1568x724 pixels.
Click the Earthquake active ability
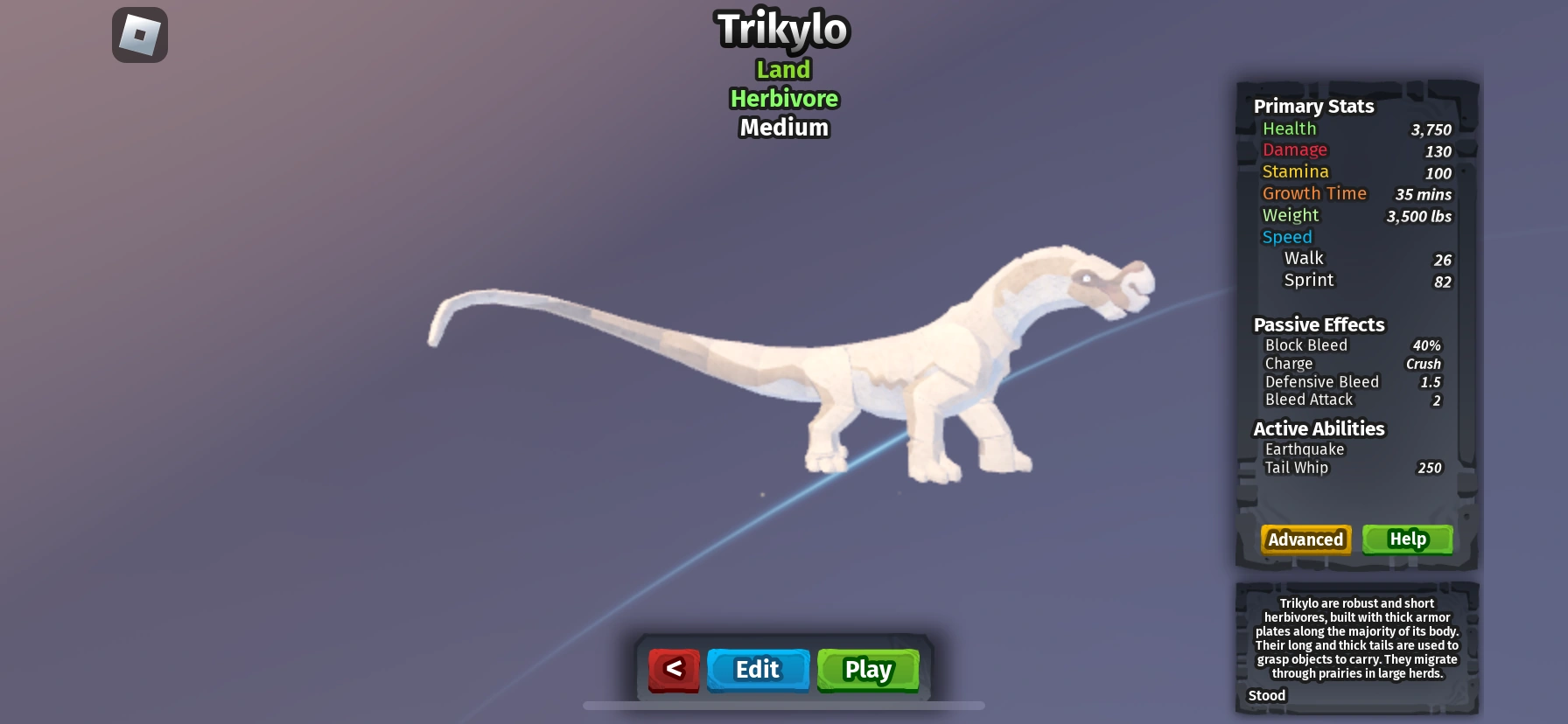pos(1303,449)
